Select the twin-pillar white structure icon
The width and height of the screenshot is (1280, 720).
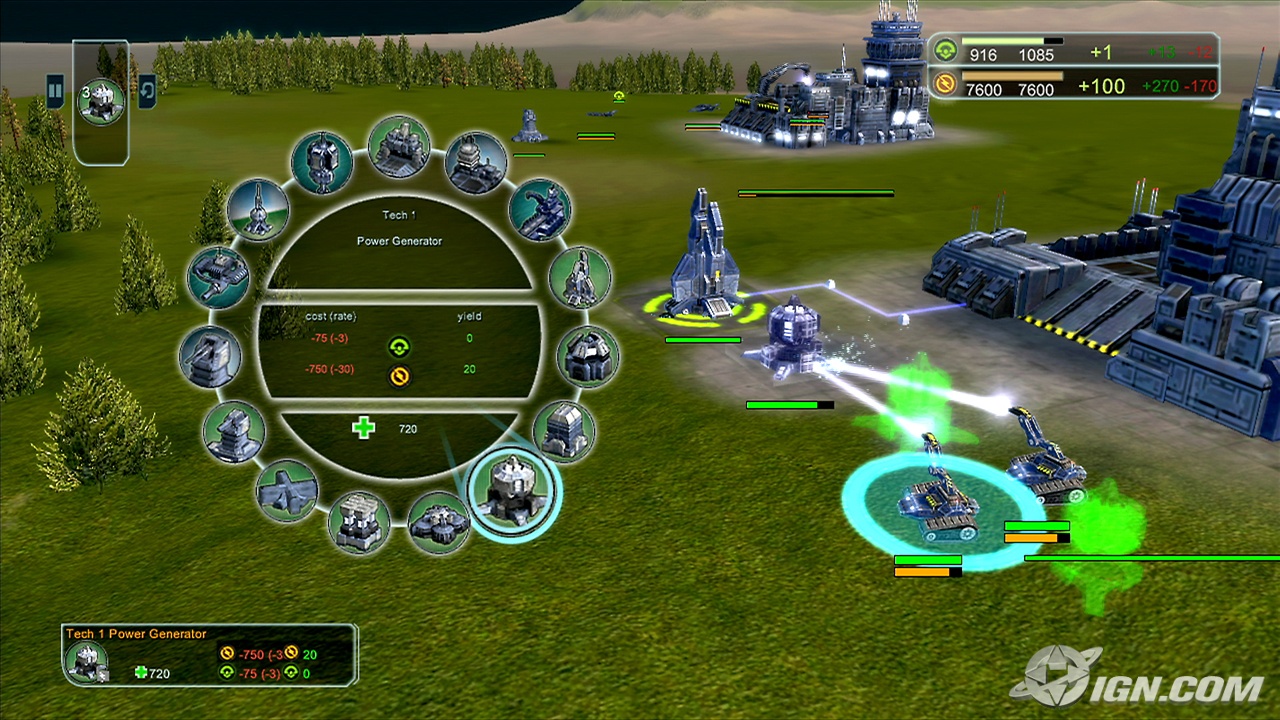[x=359, y=521]
